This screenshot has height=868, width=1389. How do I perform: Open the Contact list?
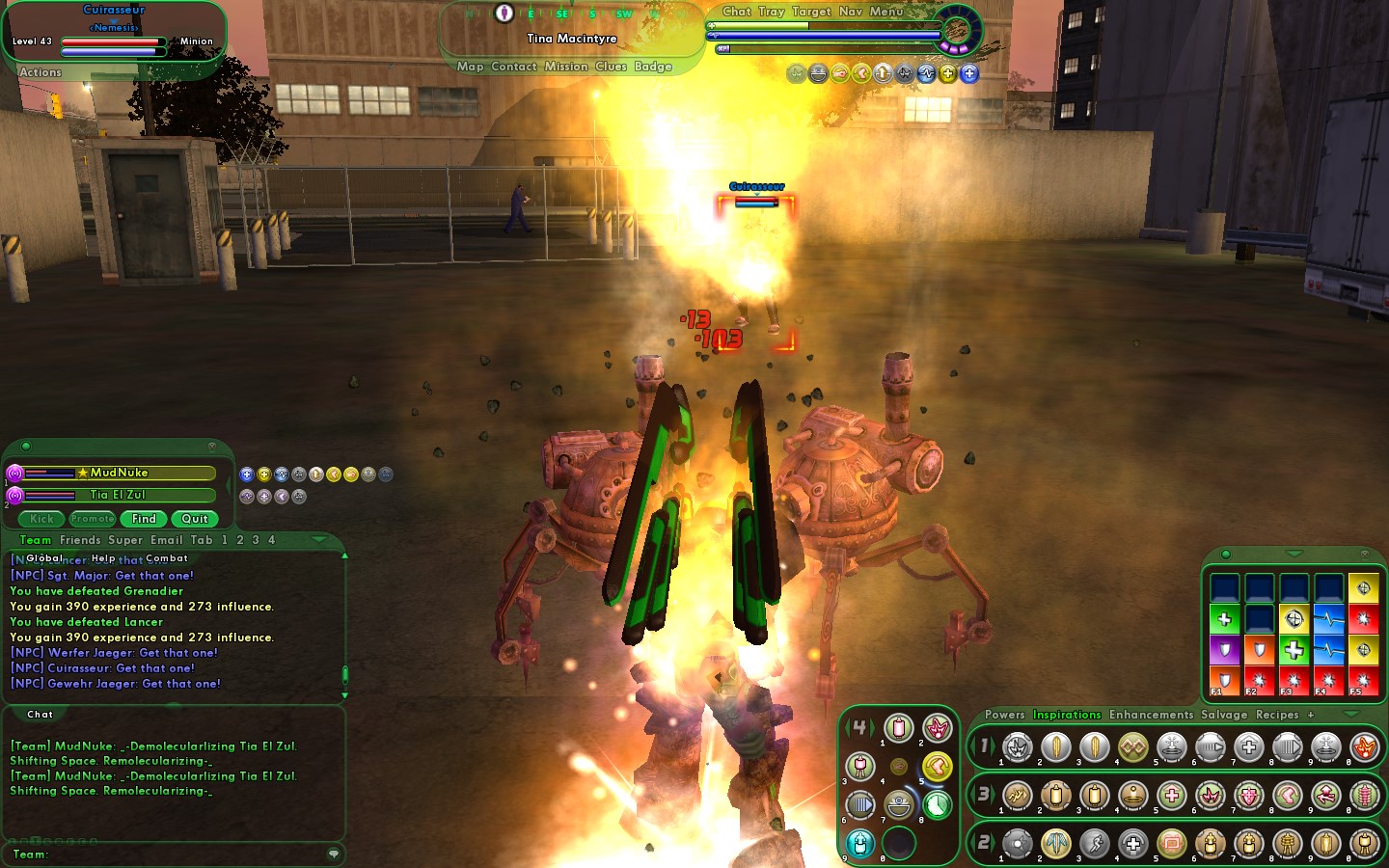[513, 67]
